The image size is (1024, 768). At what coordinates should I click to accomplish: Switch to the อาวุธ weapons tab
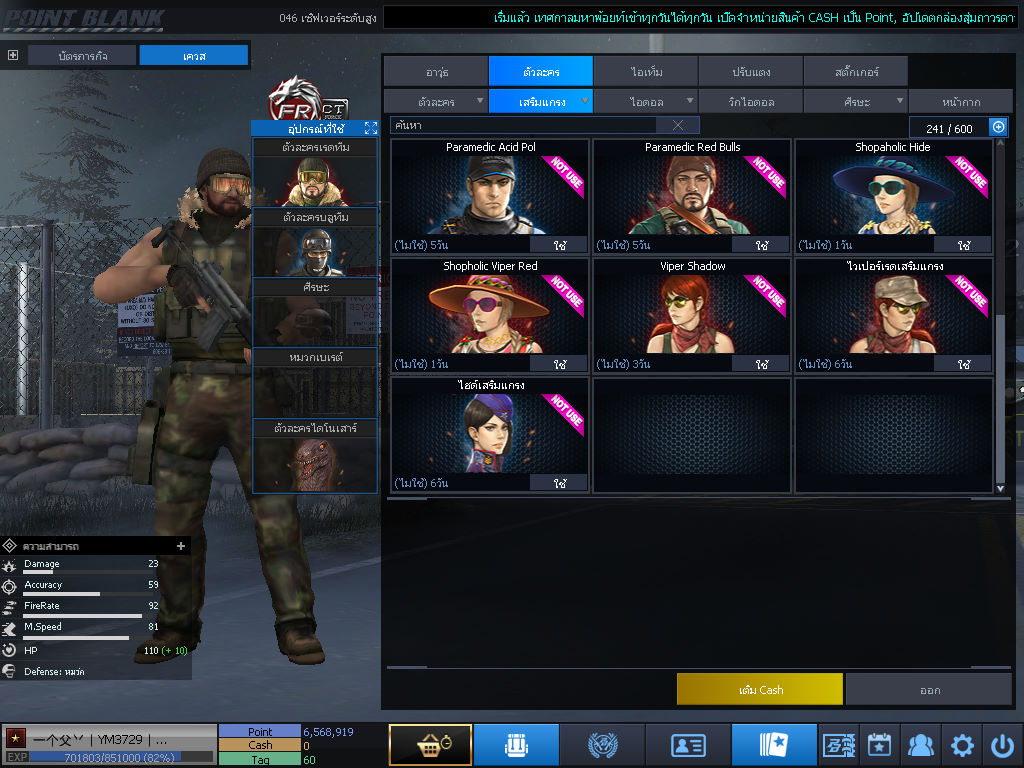(435, 72)
